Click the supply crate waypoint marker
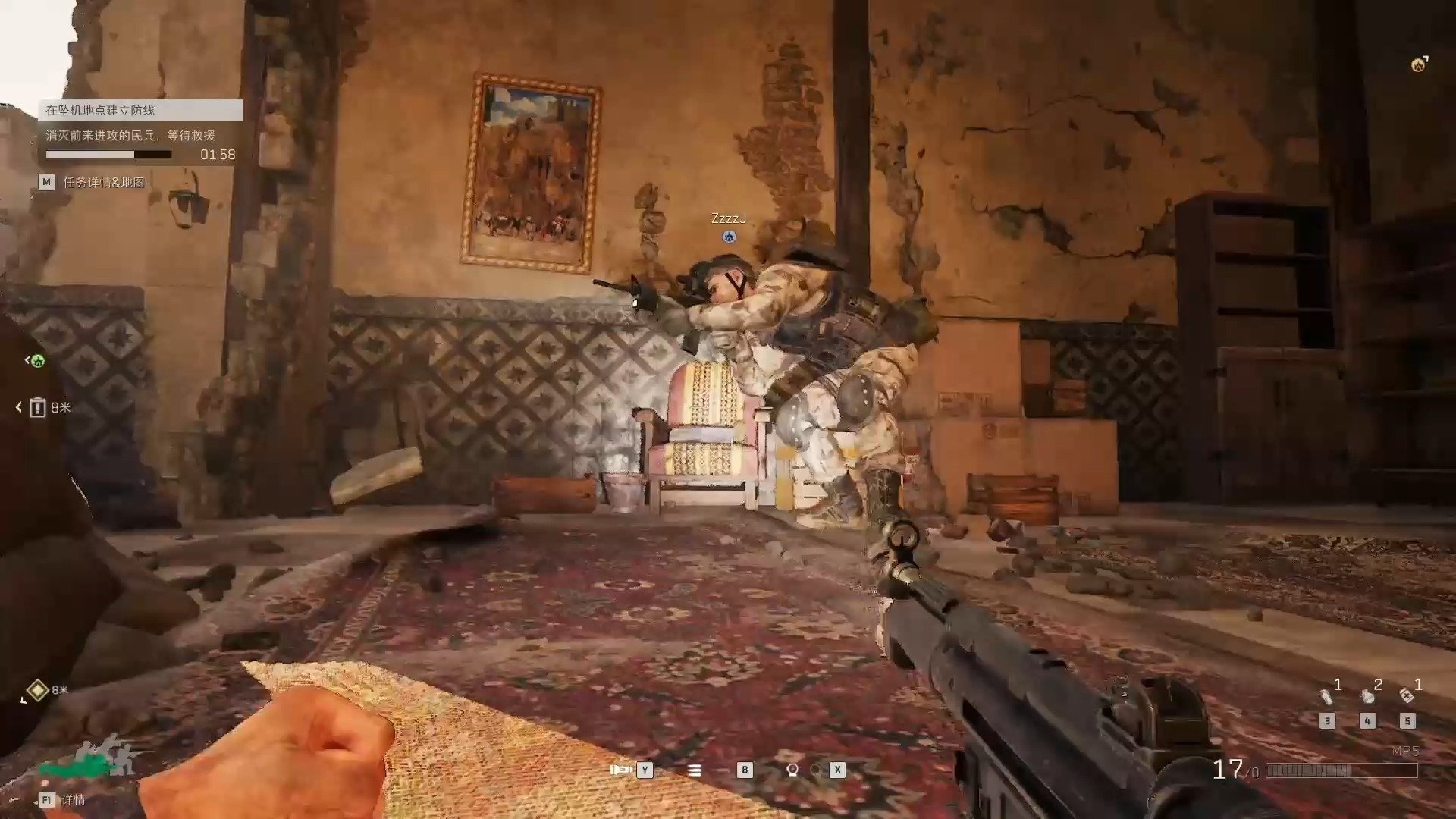 tap(38, 408)
